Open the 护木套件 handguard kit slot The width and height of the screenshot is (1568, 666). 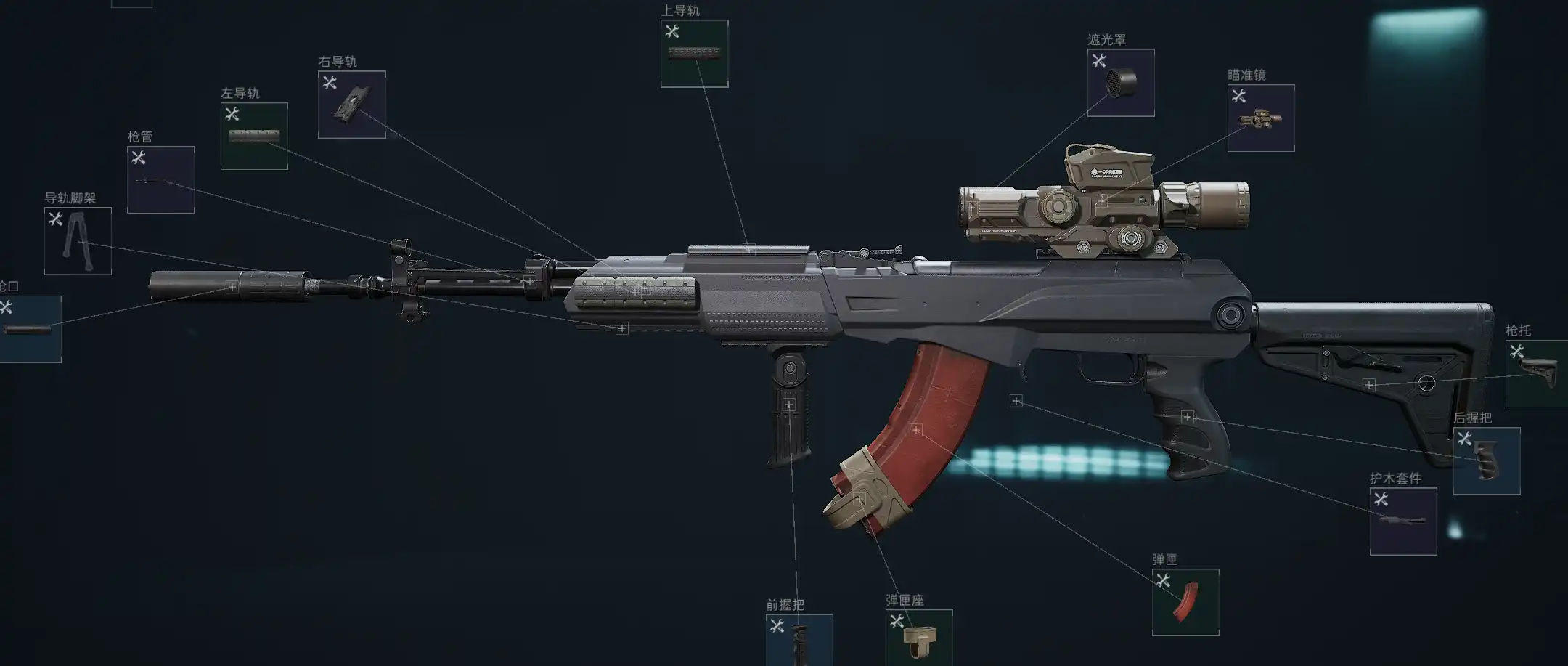click(1402, 521)
